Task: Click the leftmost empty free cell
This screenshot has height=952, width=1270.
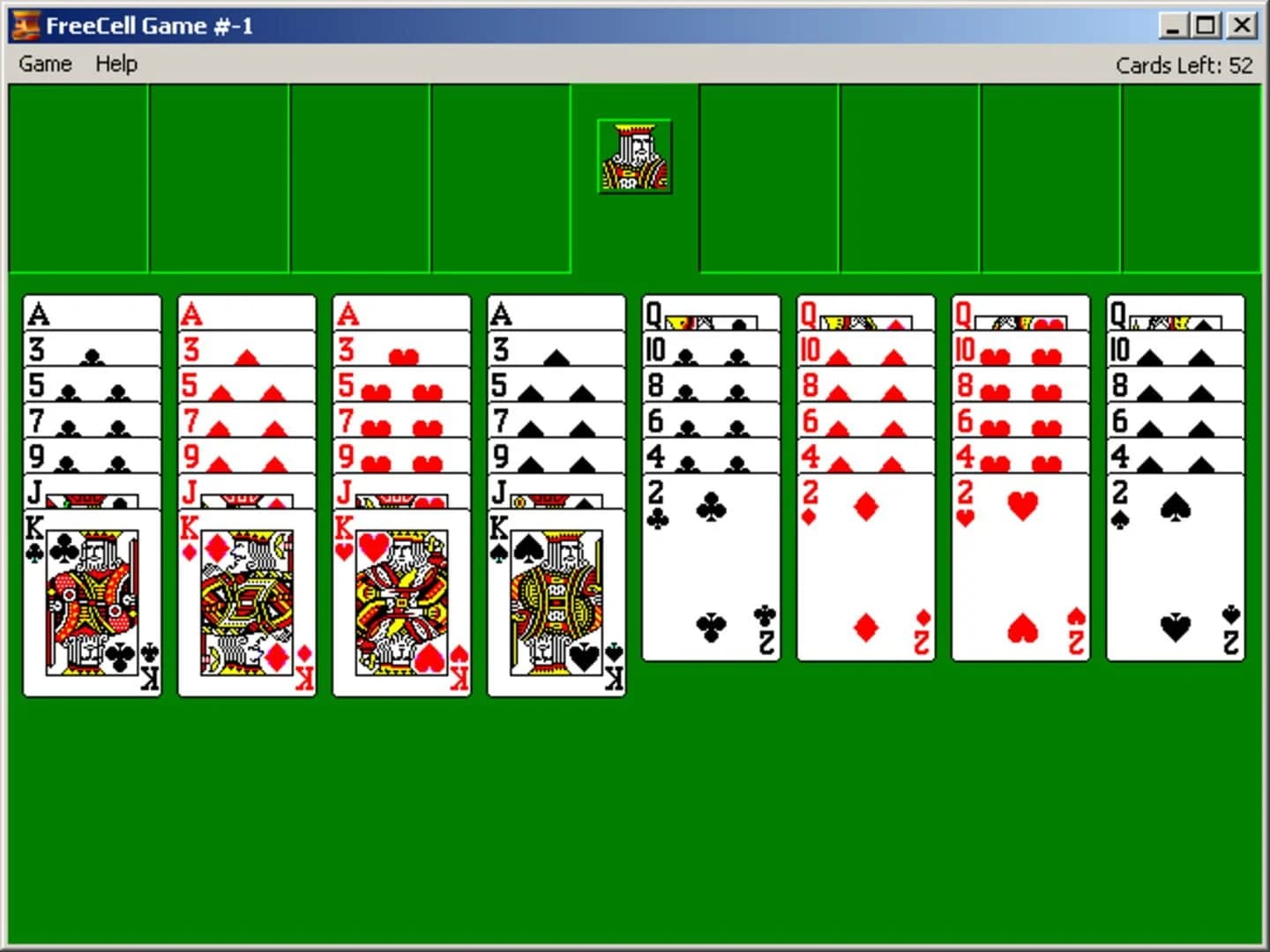Action: (x=78, y=176)
